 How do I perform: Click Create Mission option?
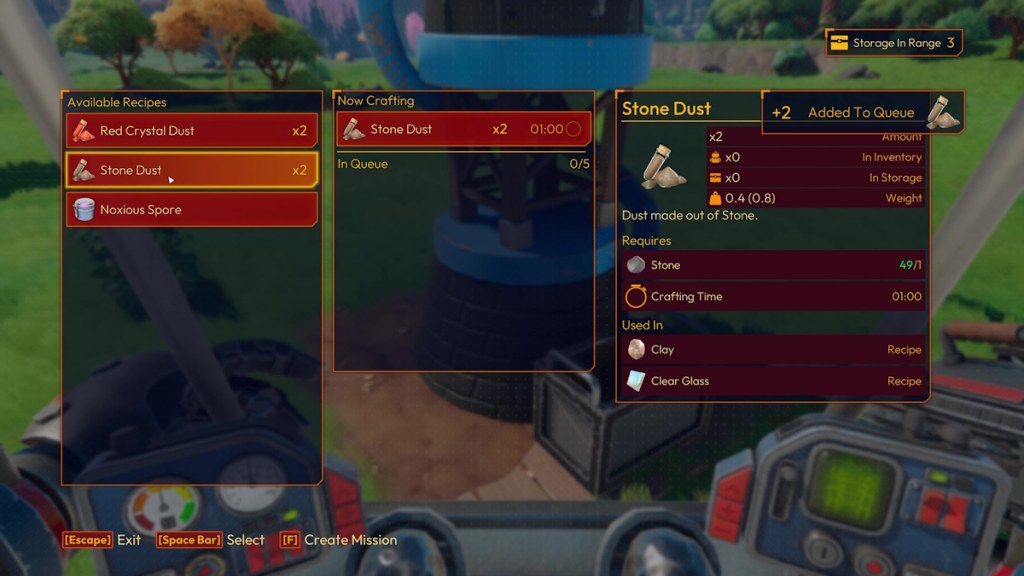(x=338, y=540)
